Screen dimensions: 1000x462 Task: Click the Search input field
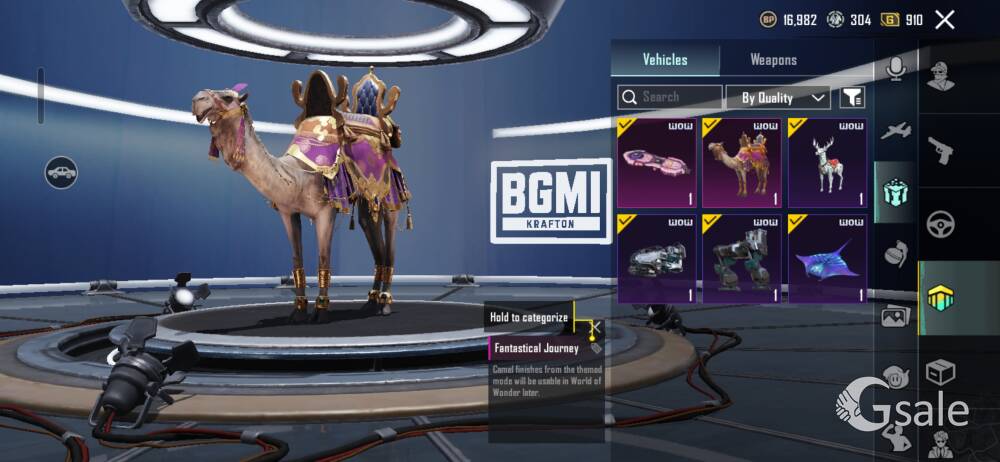click(x=670, y=97)
